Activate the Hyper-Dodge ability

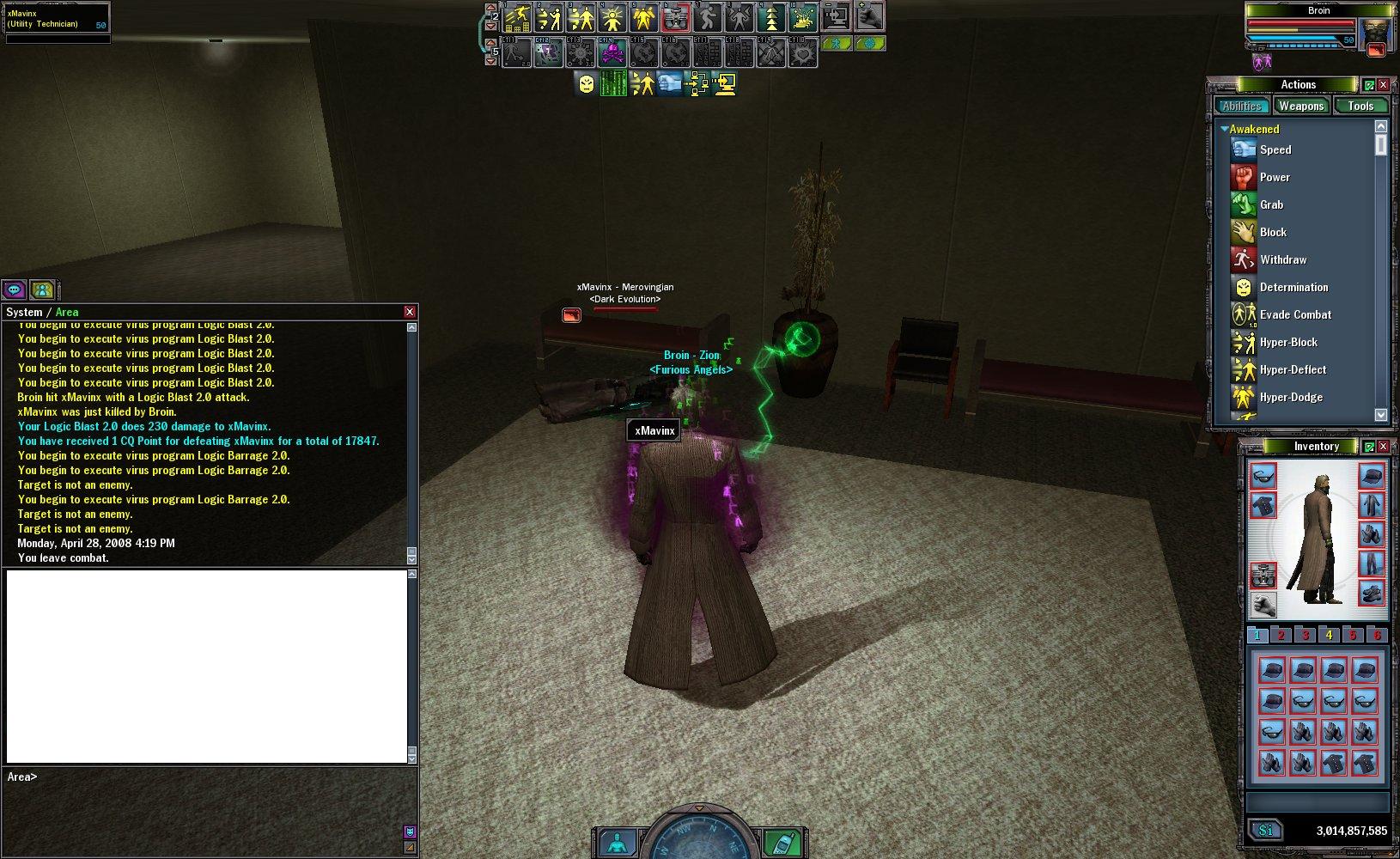click(x=1290, y=397)
